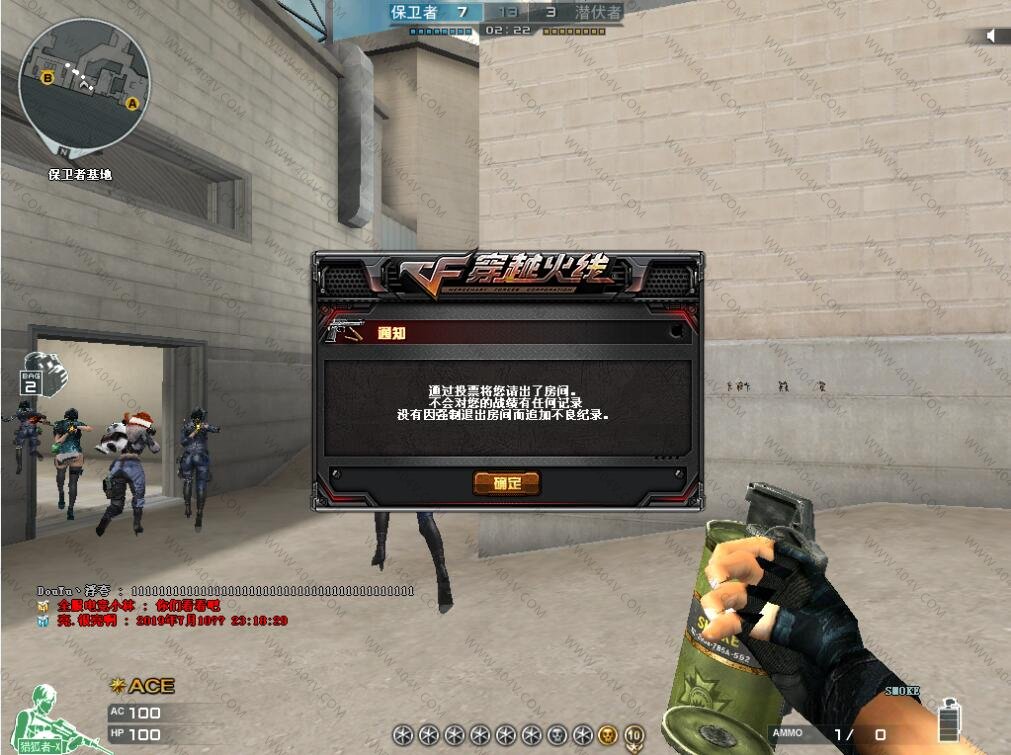Select the medal numbered 10
The image size is (1011, 755).
click(x=633, y=736)
